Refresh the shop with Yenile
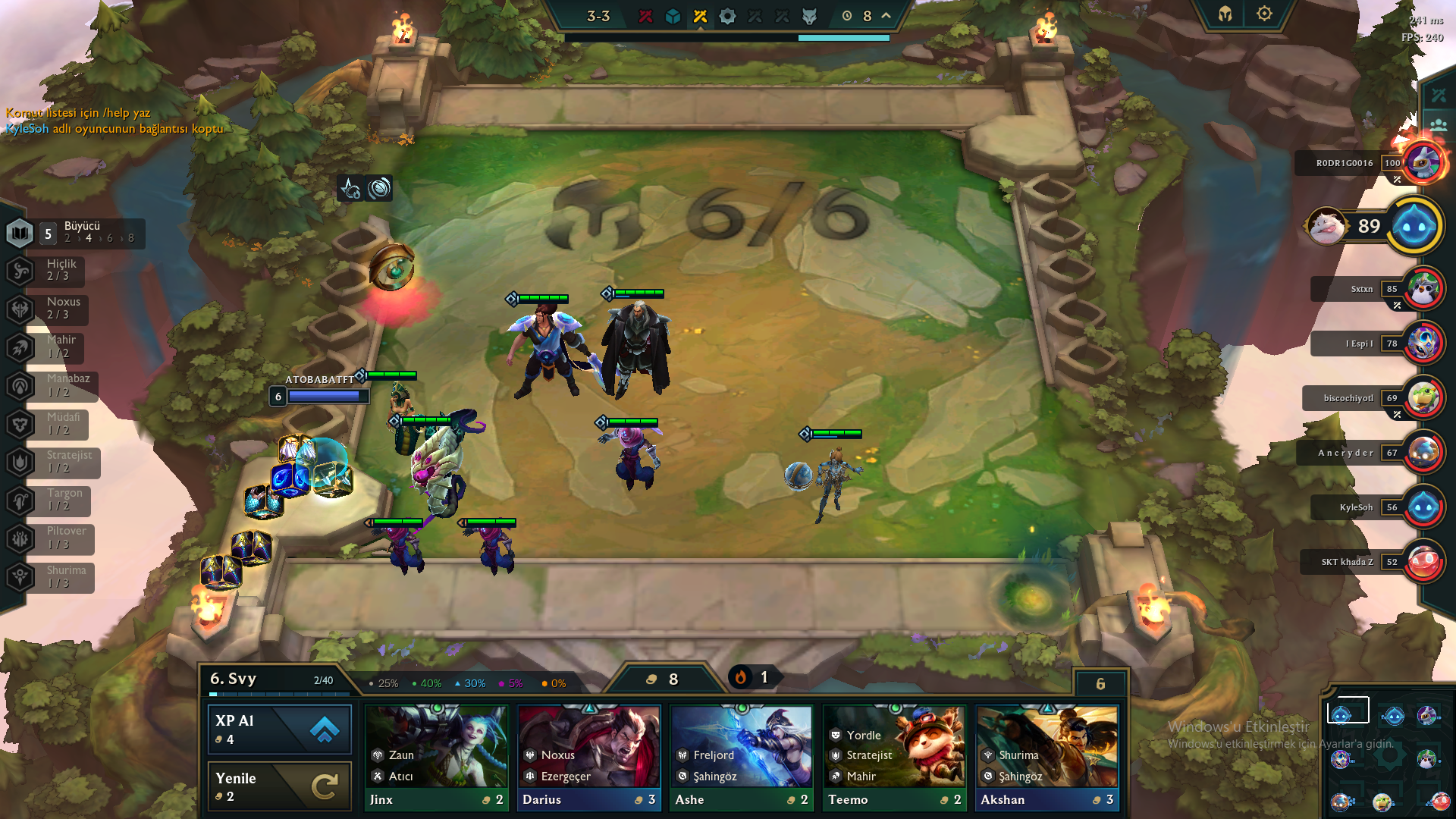Image resolution: width=1456 pixels, height=819 pixels. click(x=279, y=786)
